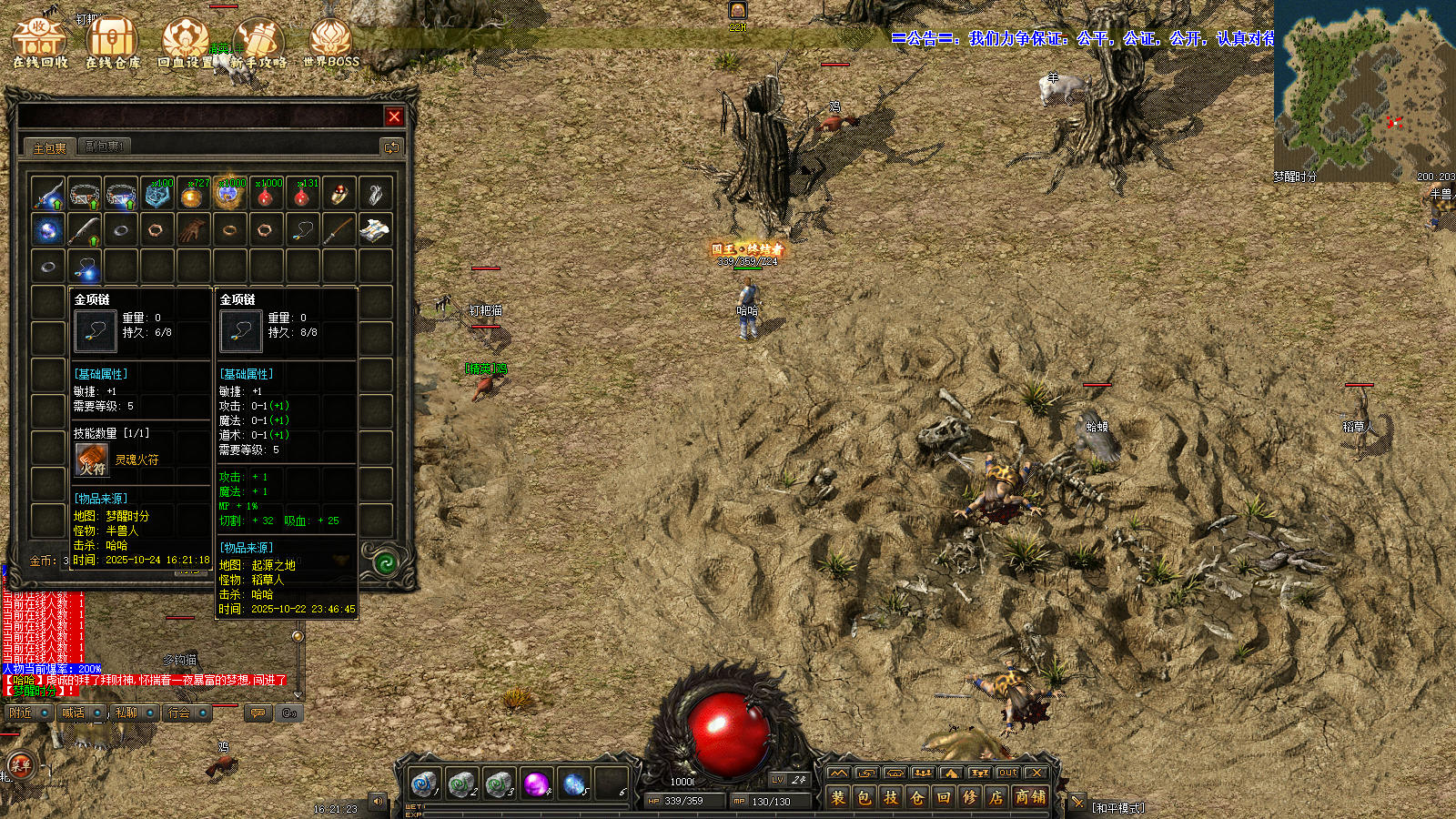Open the 装 equipment panel button
The image size is (1456, 819).
tap(838, 798)
